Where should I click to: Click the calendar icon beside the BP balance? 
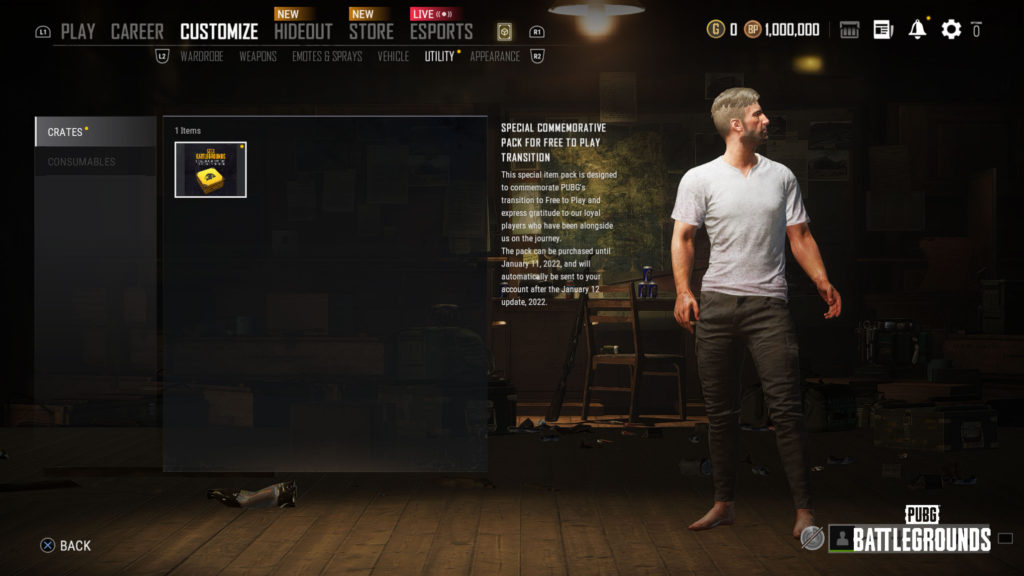849,29
